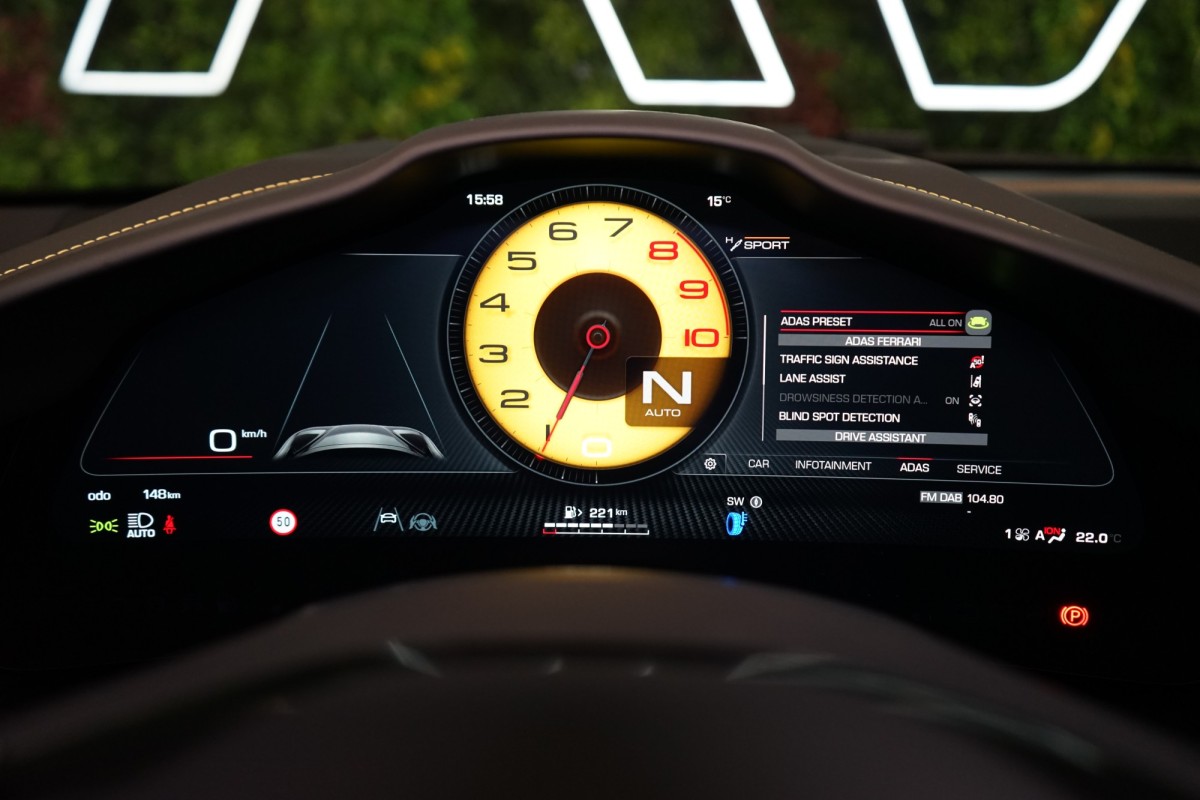Switch to the CAR tab

[758, 464]
